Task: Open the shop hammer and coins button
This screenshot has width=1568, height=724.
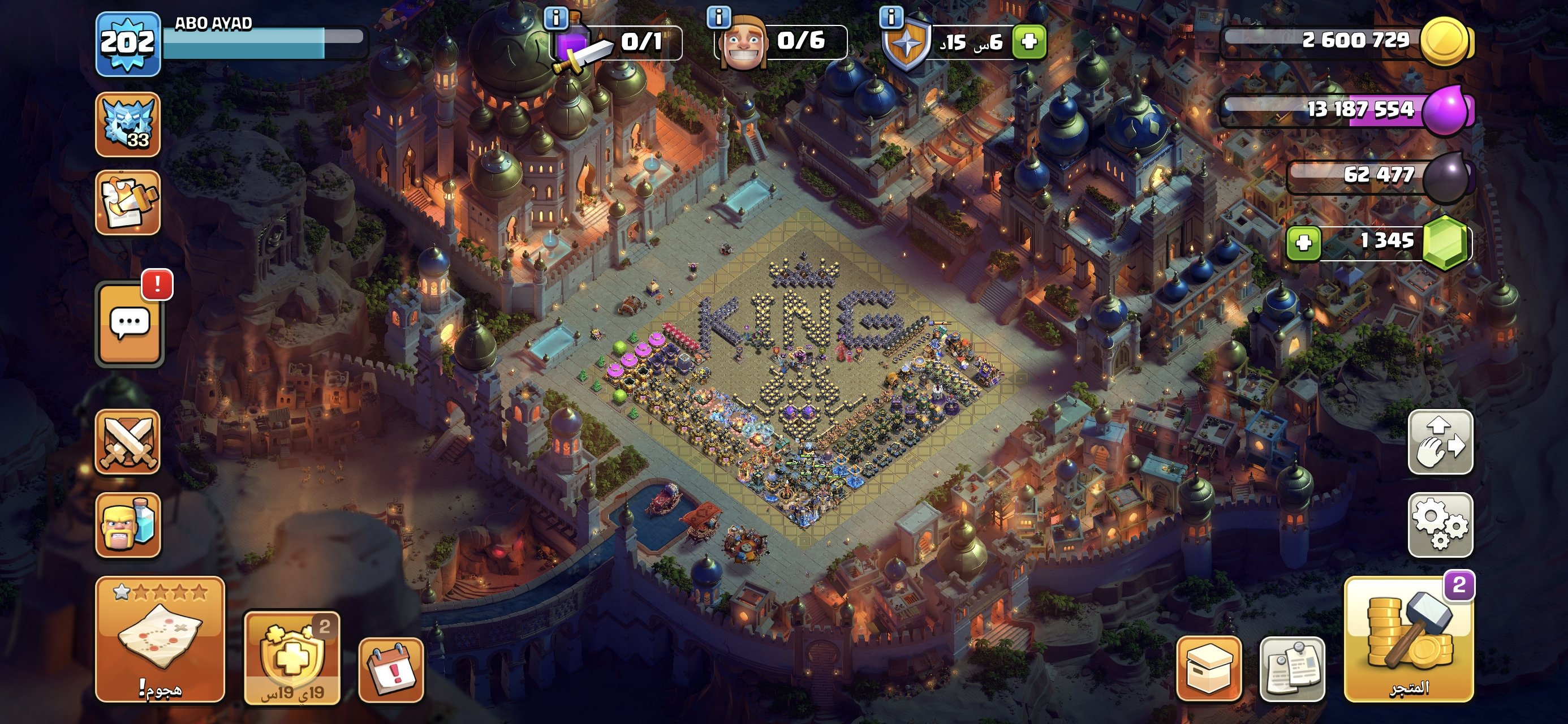Action: point(1409,639)
